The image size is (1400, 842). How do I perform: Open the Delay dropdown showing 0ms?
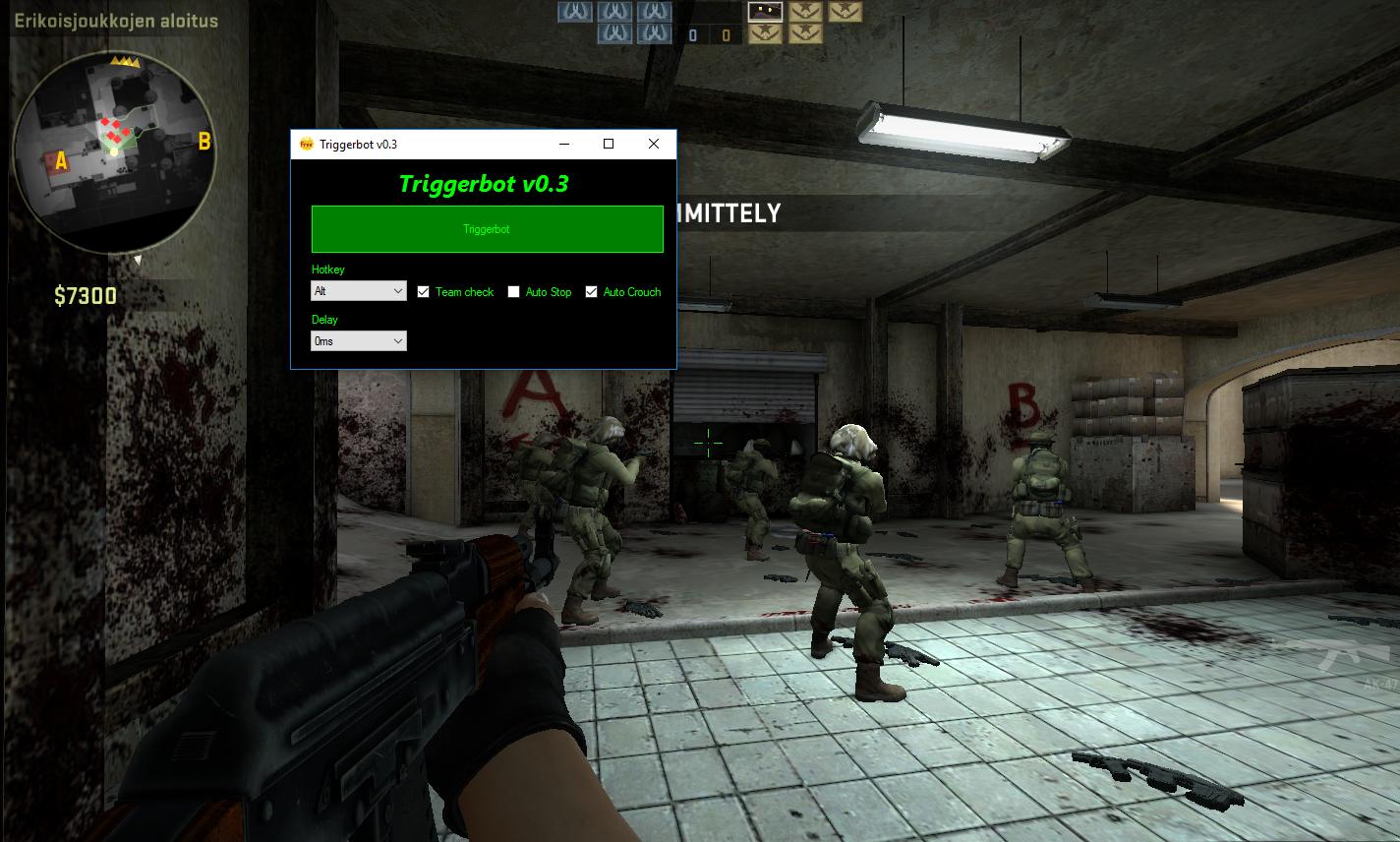359,340
